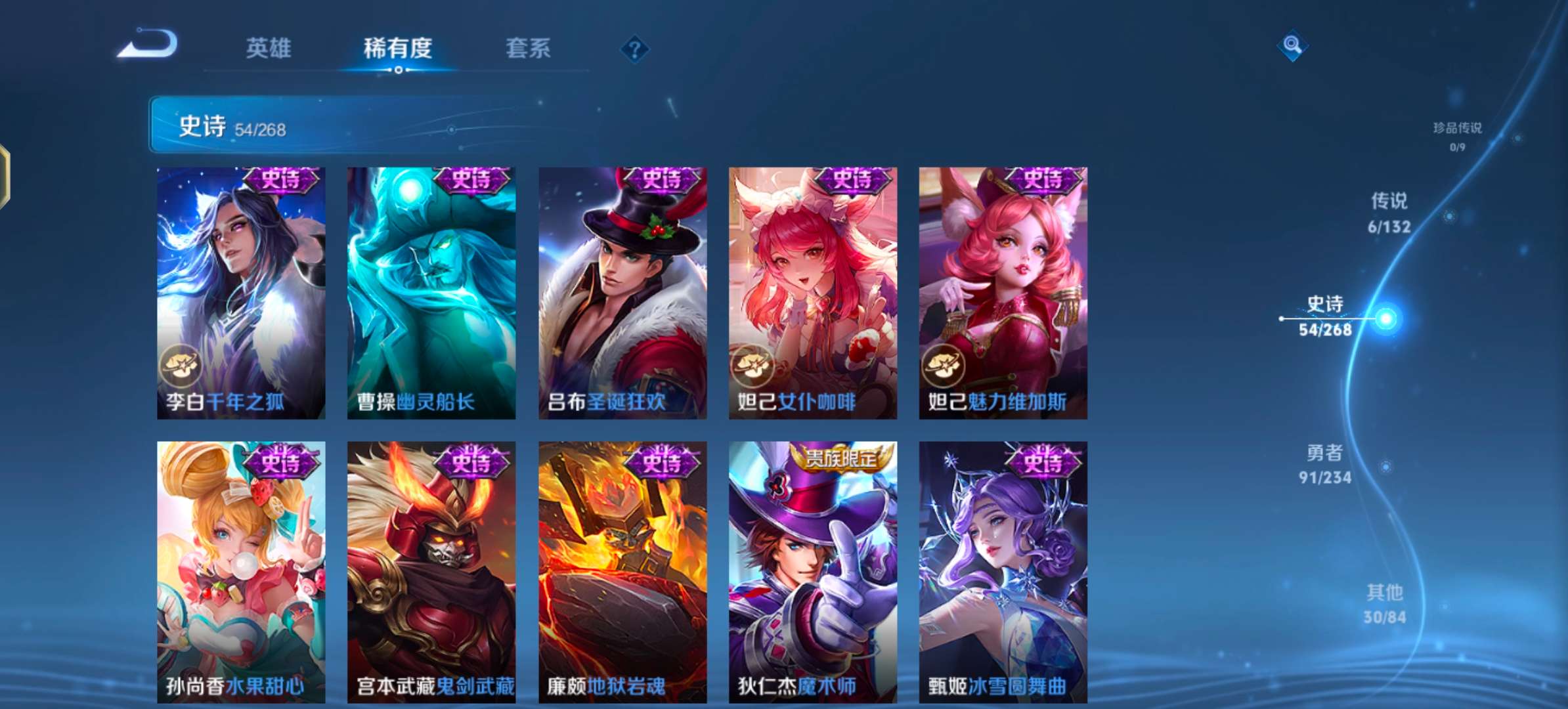Open the 套系 tab
The width and height of the screenshot is (1568, 709).
coord(528,48)
